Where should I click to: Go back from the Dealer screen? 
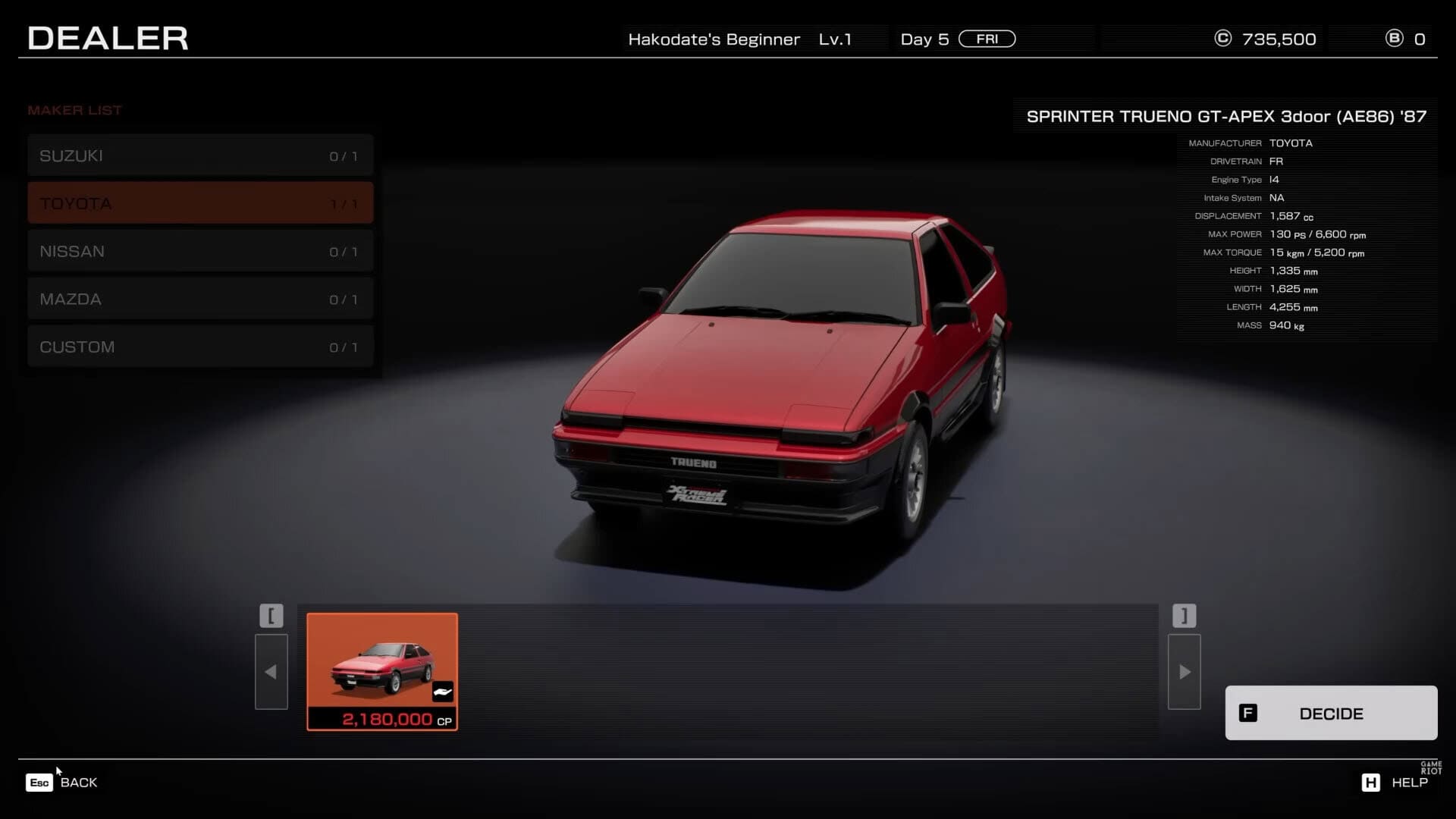point(62,783)
